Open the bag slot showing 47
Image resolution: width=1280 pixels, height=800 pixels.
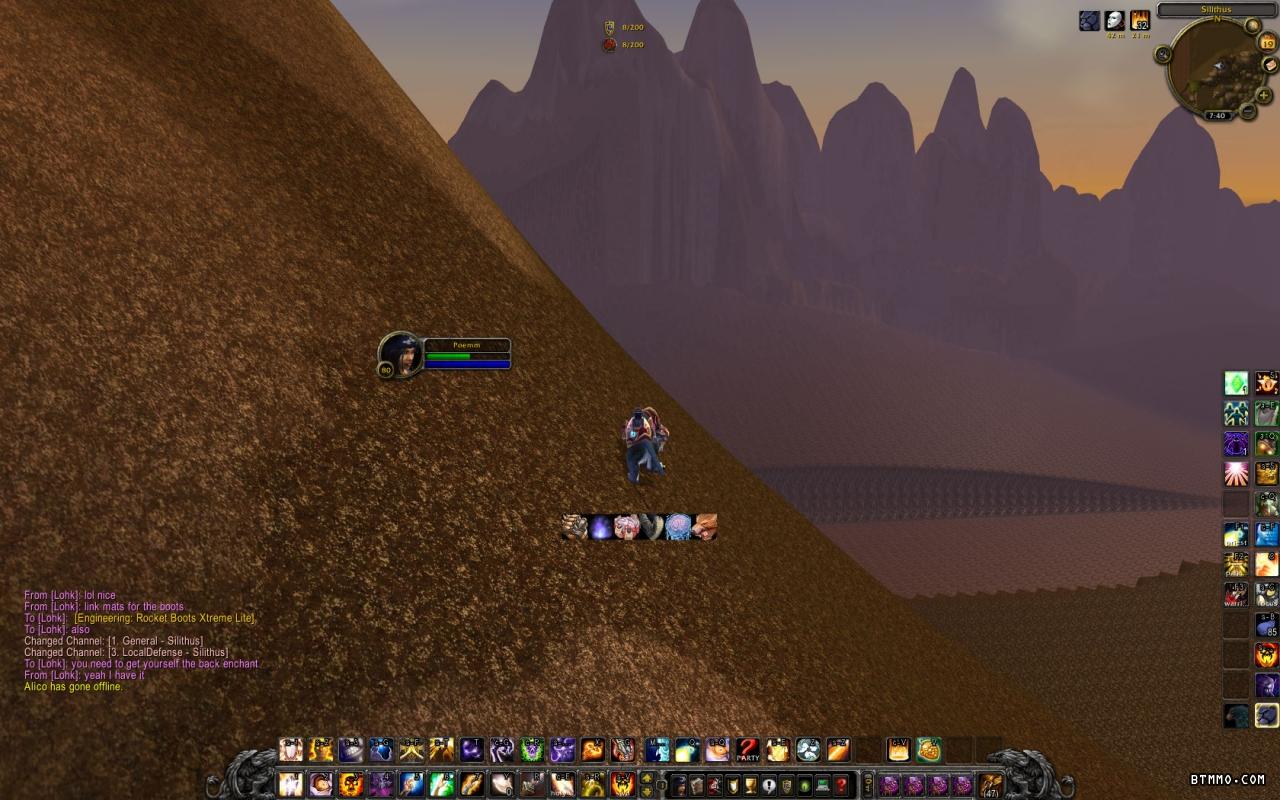click(991, 784)
